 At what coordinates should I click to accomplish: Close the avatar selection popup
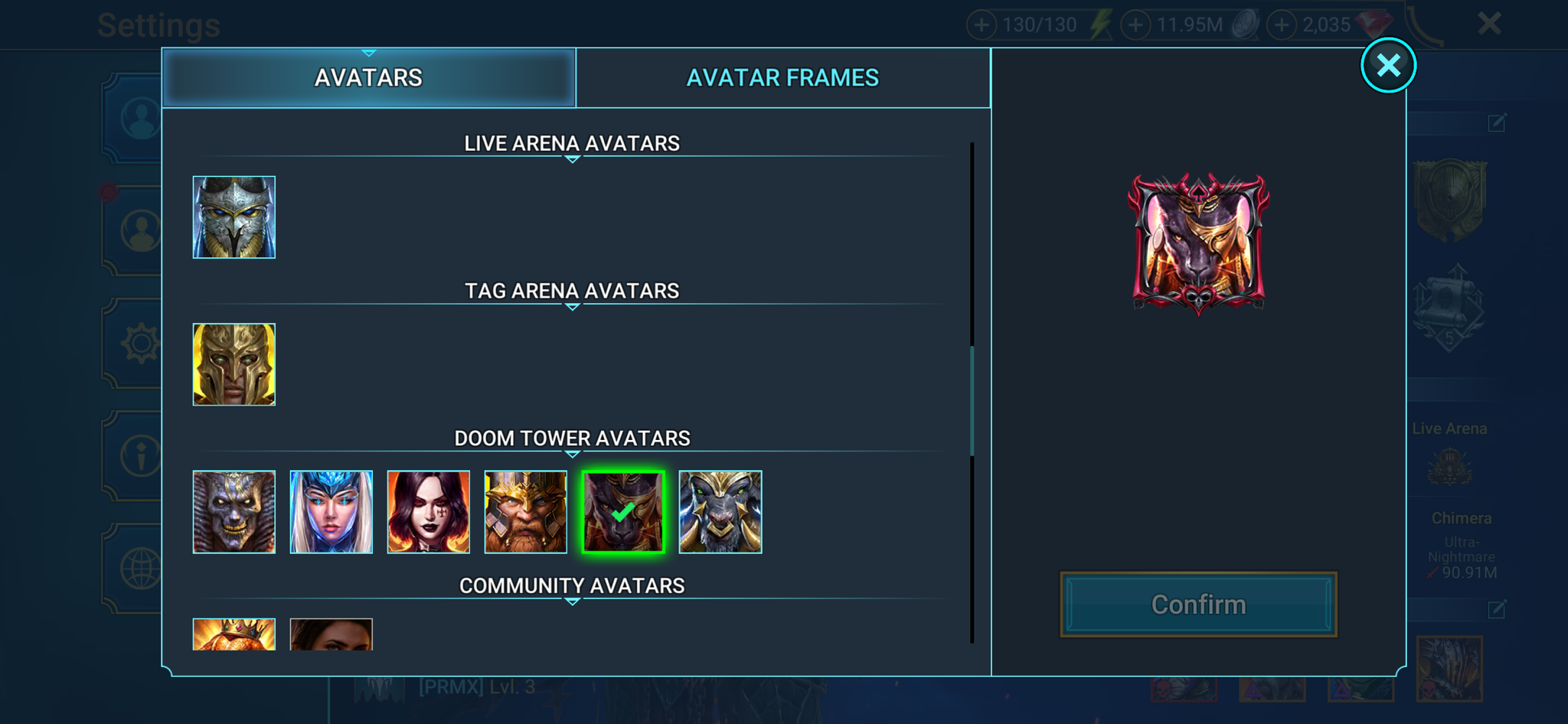(1387, 65)
